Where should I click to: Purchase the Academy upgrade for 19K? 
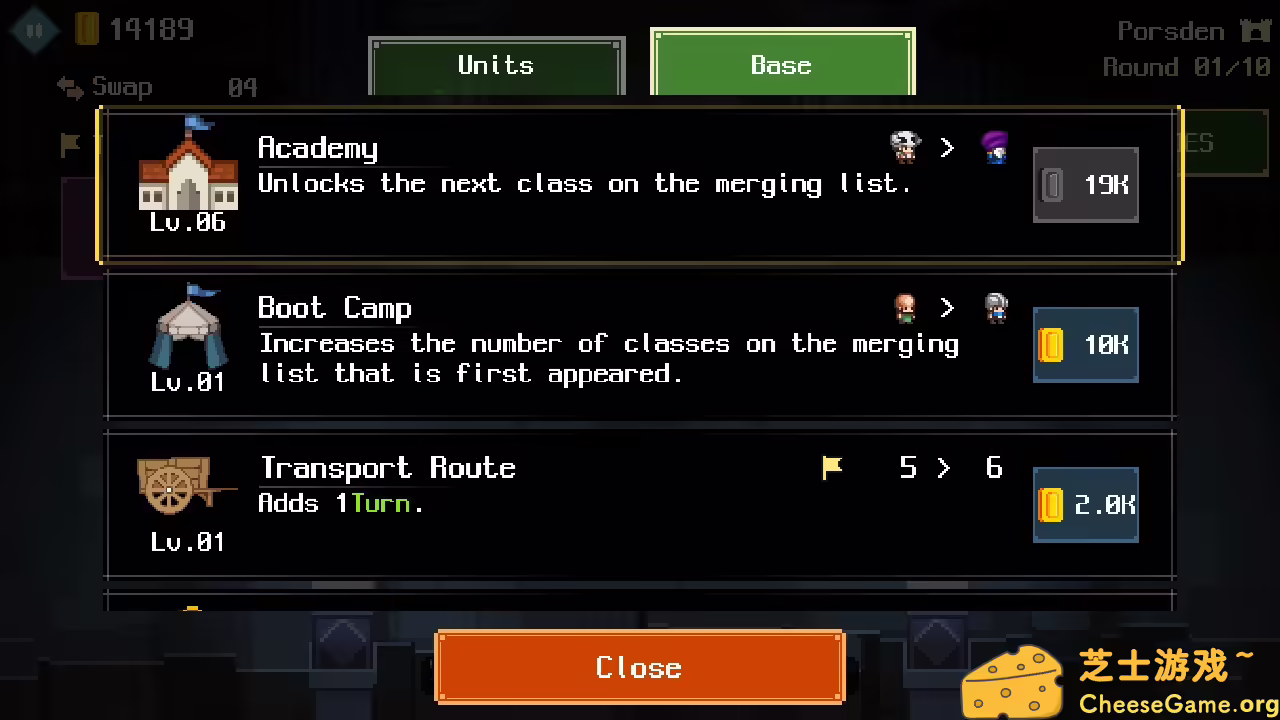click(1085, 184)
